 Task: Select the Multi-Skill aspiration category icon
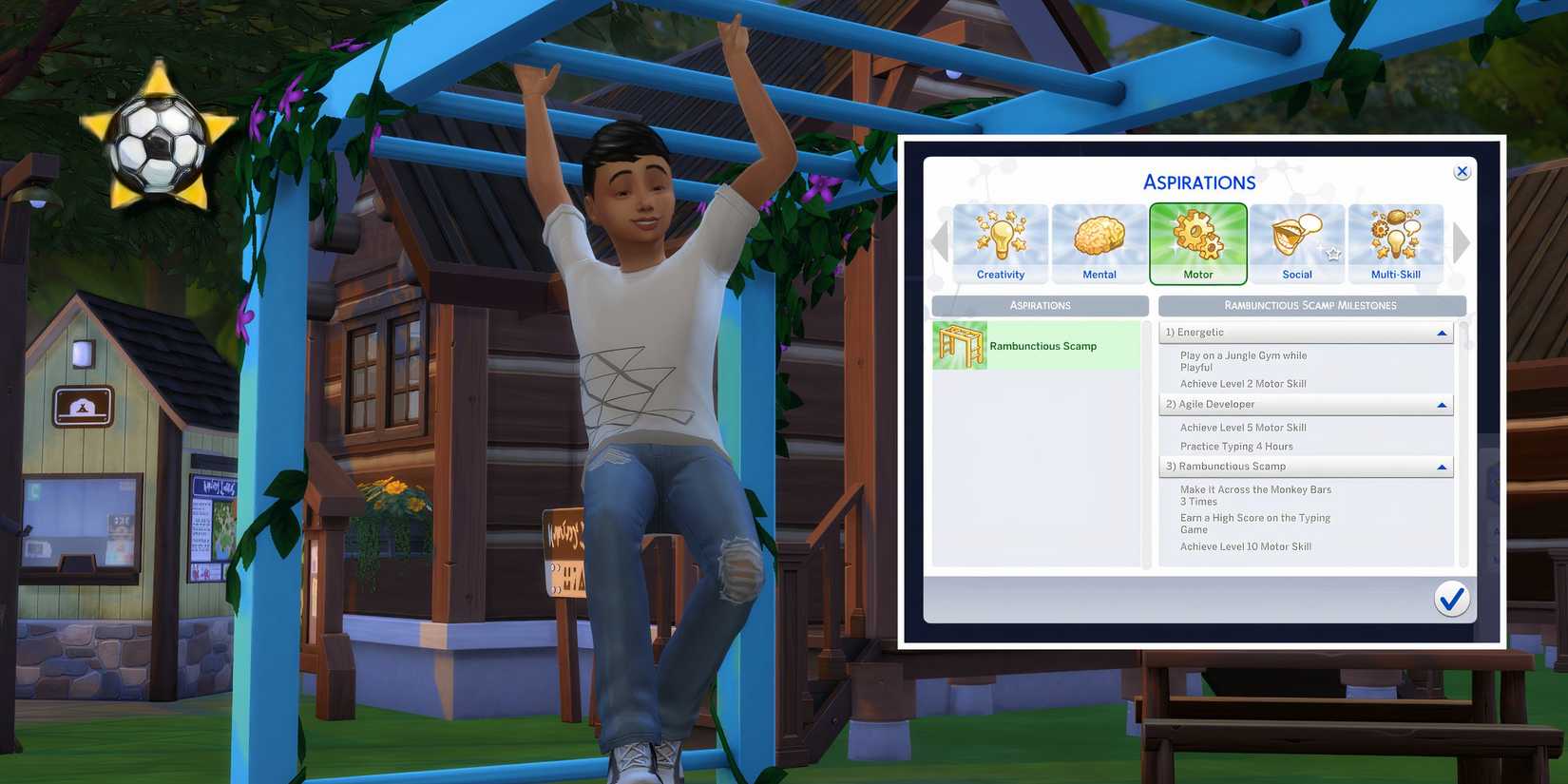(1395, 242)
